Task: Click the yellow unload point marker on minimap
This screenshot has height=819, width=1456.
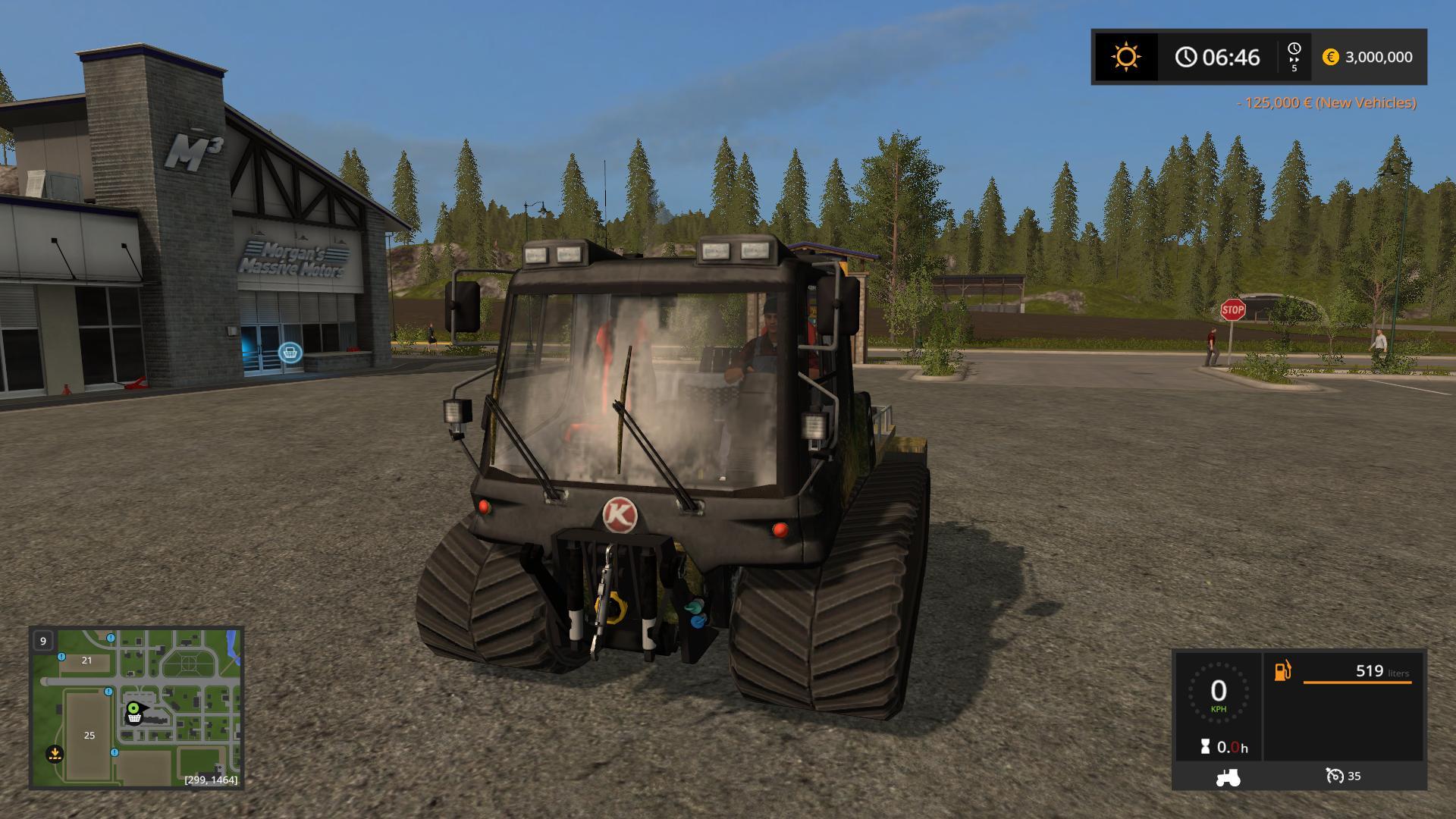Action: pos(56,754)
